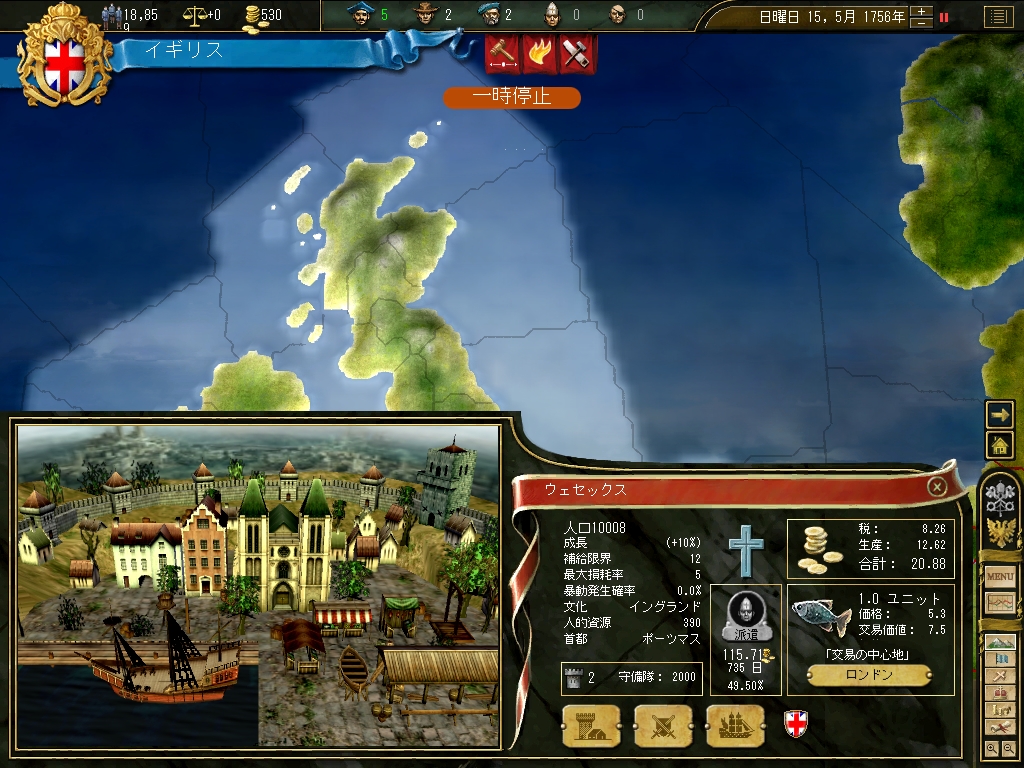The width and height of the screenshot is (1024, 768).
Task: Click the red gavel alert icon
Action: pos(503,53)
